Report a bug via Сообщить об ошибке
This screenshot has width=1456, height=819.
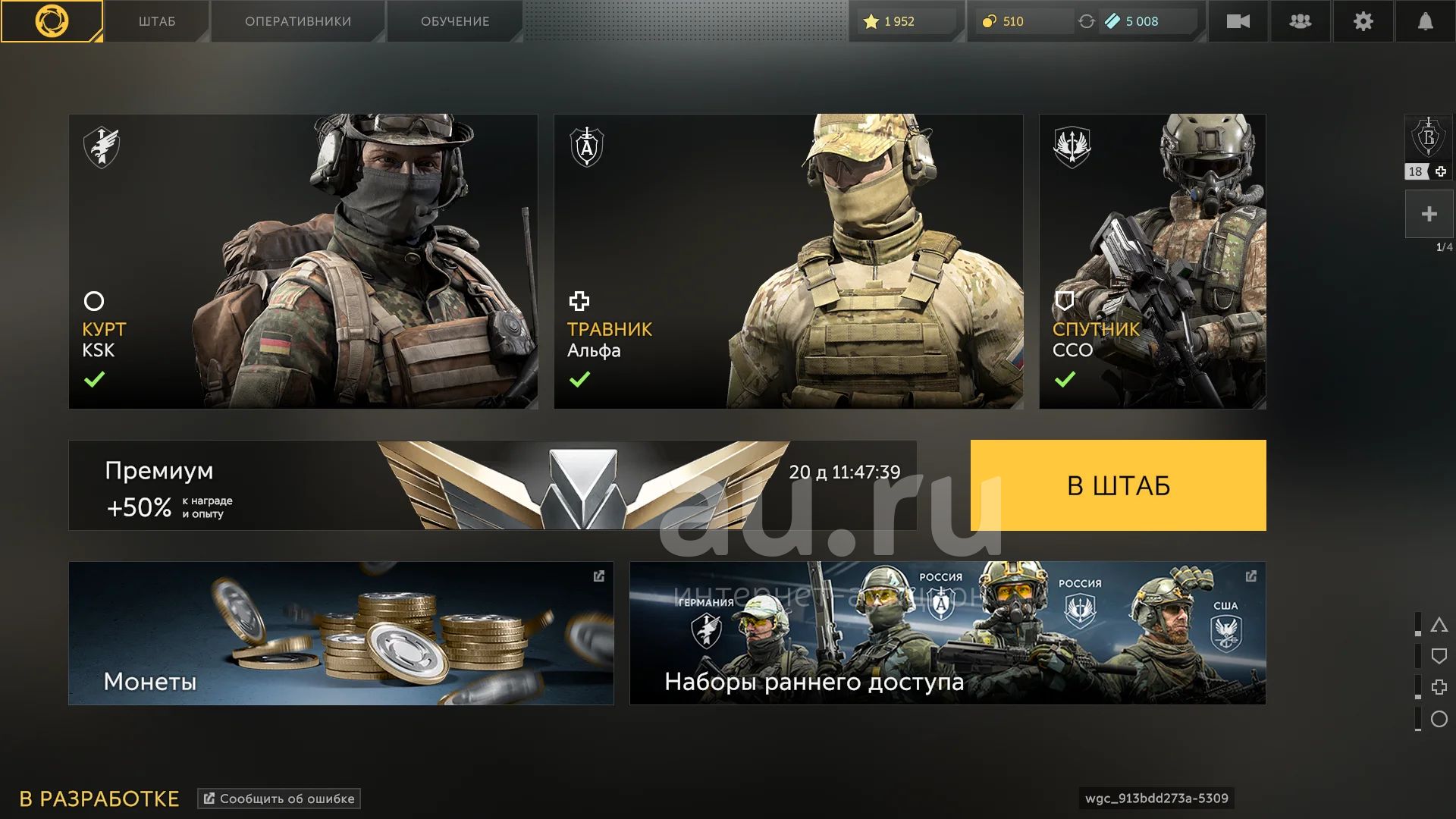point(279,799)
